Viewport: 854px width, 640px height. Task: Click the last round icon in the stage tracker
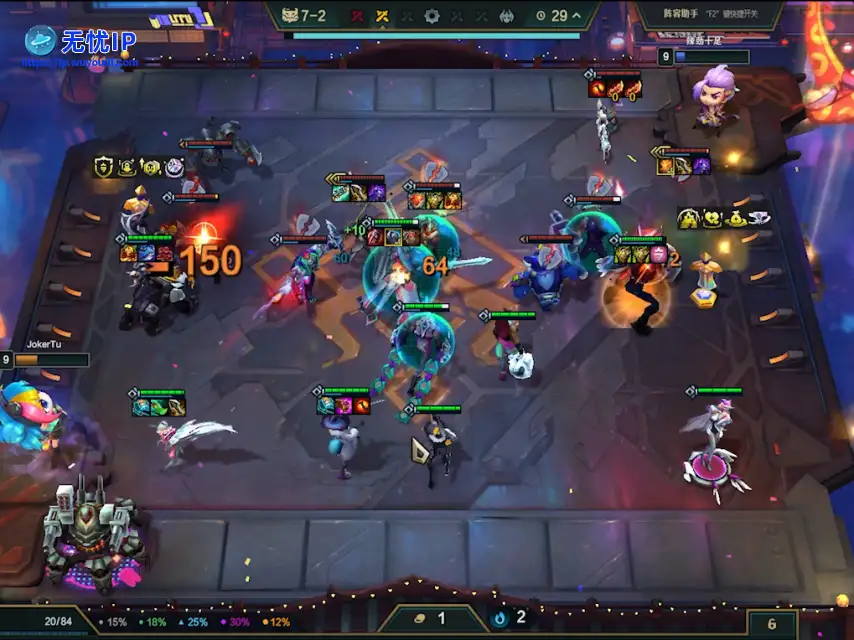pos(507,16)
